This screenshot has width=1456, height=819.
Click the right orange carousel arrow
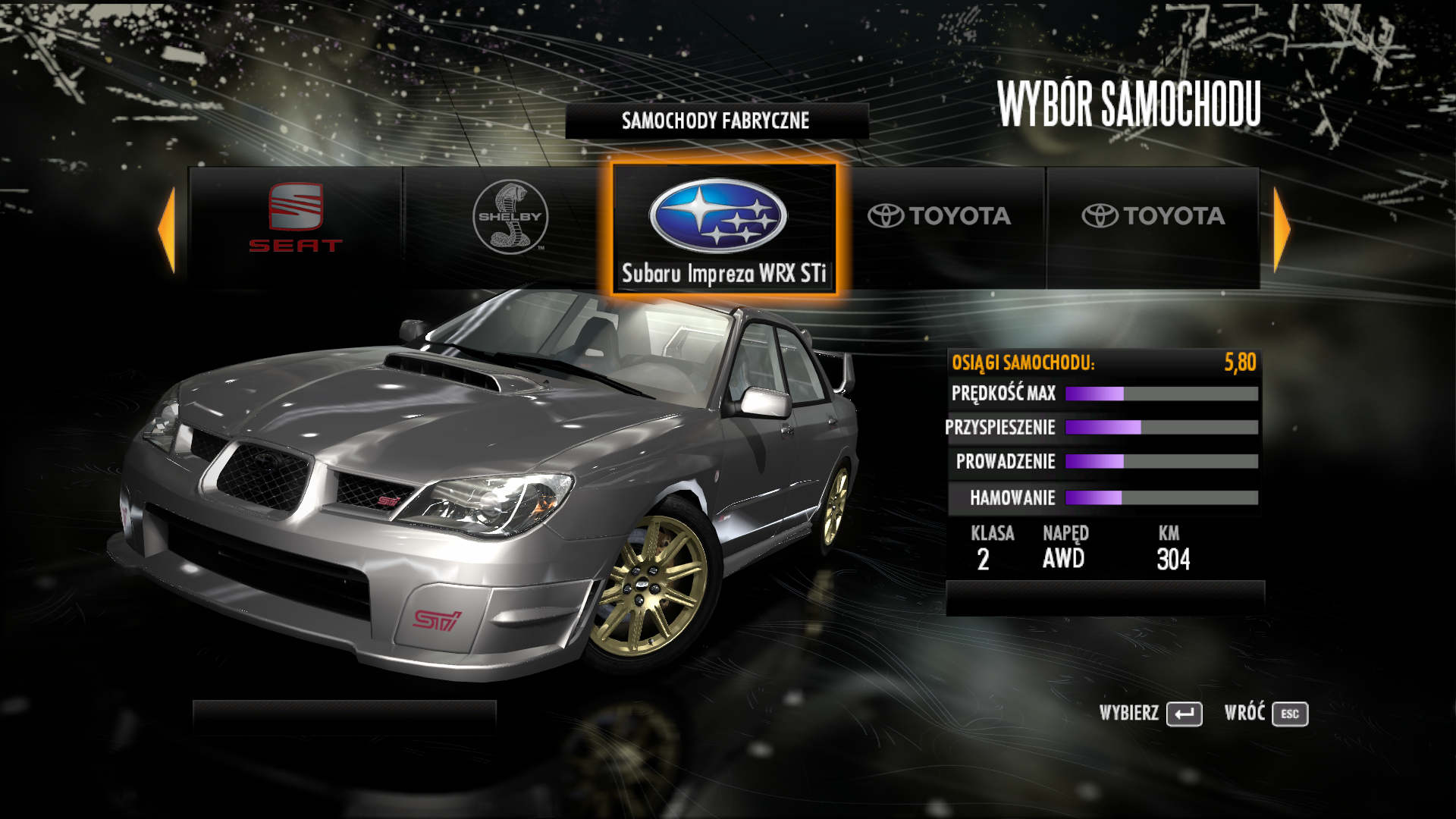pyautogui.click(x=1281, y=230)
